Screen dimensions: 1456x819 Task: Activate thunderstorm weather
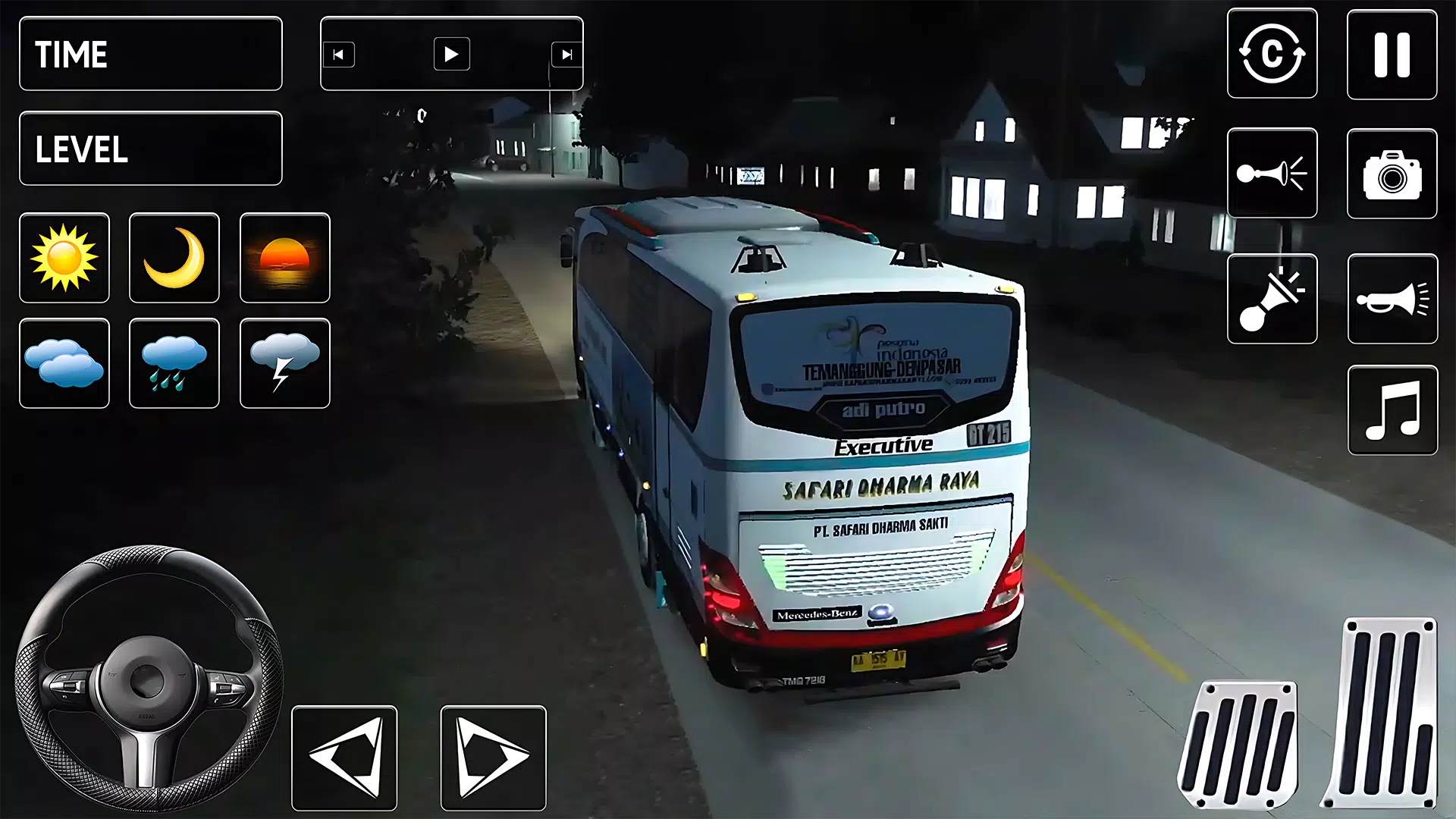[285, 363]
